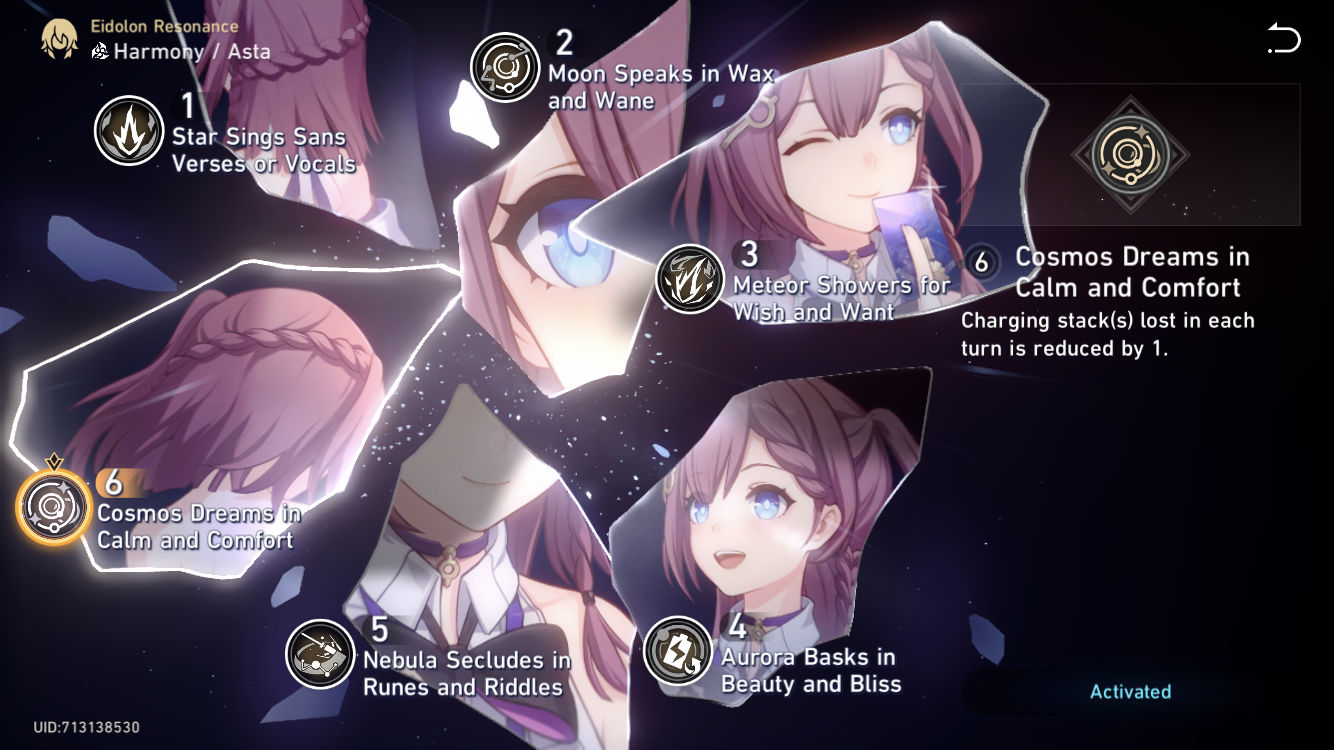Viewport: 1334px width, 750px height.
Task: Click the large Eidolon icon in the detail panel
Action: 1132,155
